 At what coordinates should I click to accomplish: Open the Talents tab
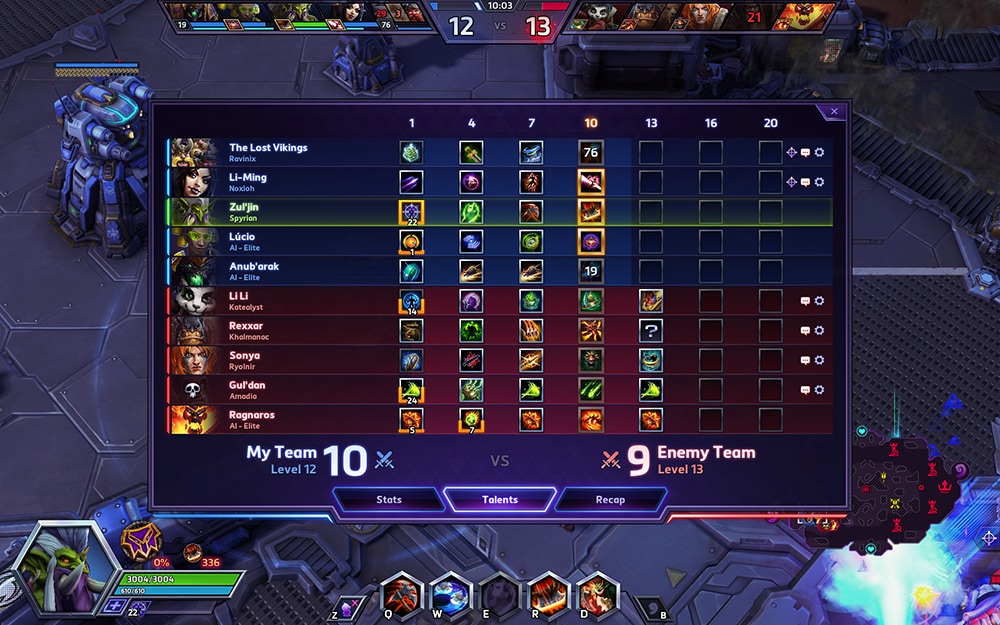(x=500, y=499)
